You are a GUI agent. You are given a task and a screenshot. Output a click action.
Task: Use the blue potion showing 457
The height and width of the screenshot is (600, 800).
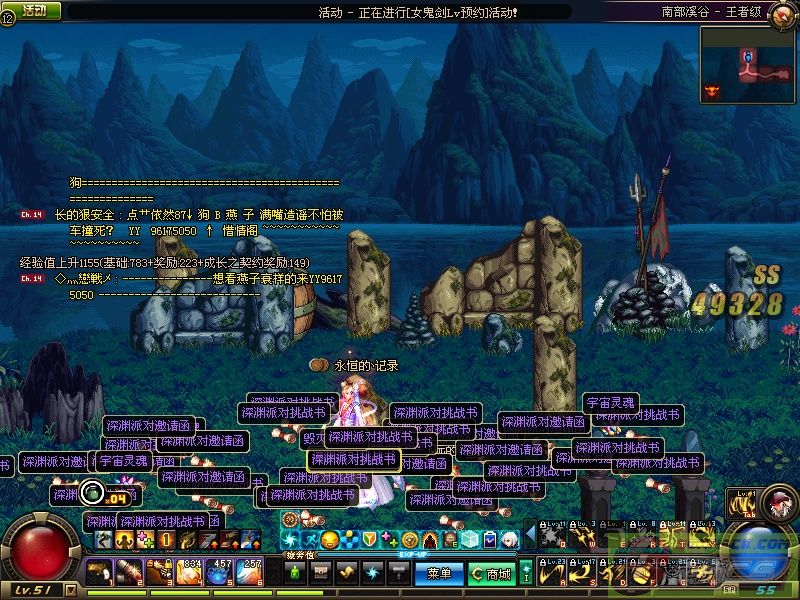(x=221, y=573)
